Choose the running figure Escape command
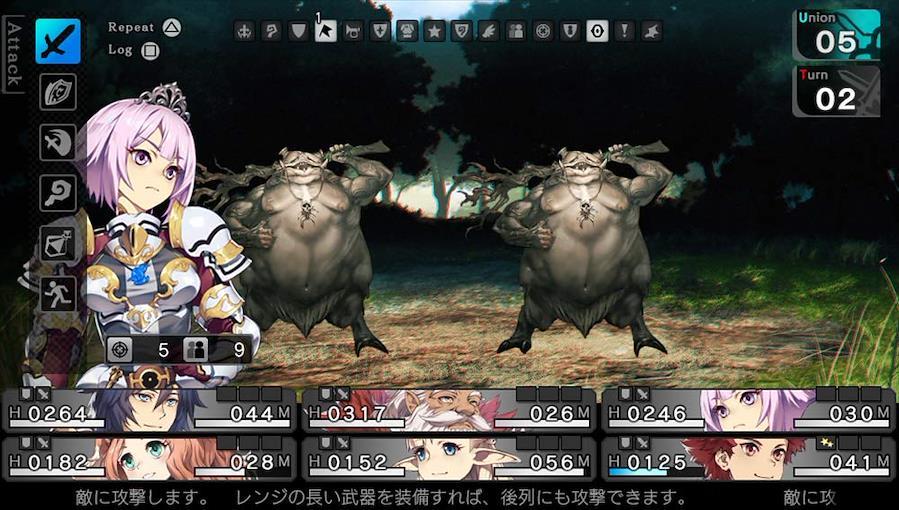This screenshot has height=510, width=899. [58, 293]
